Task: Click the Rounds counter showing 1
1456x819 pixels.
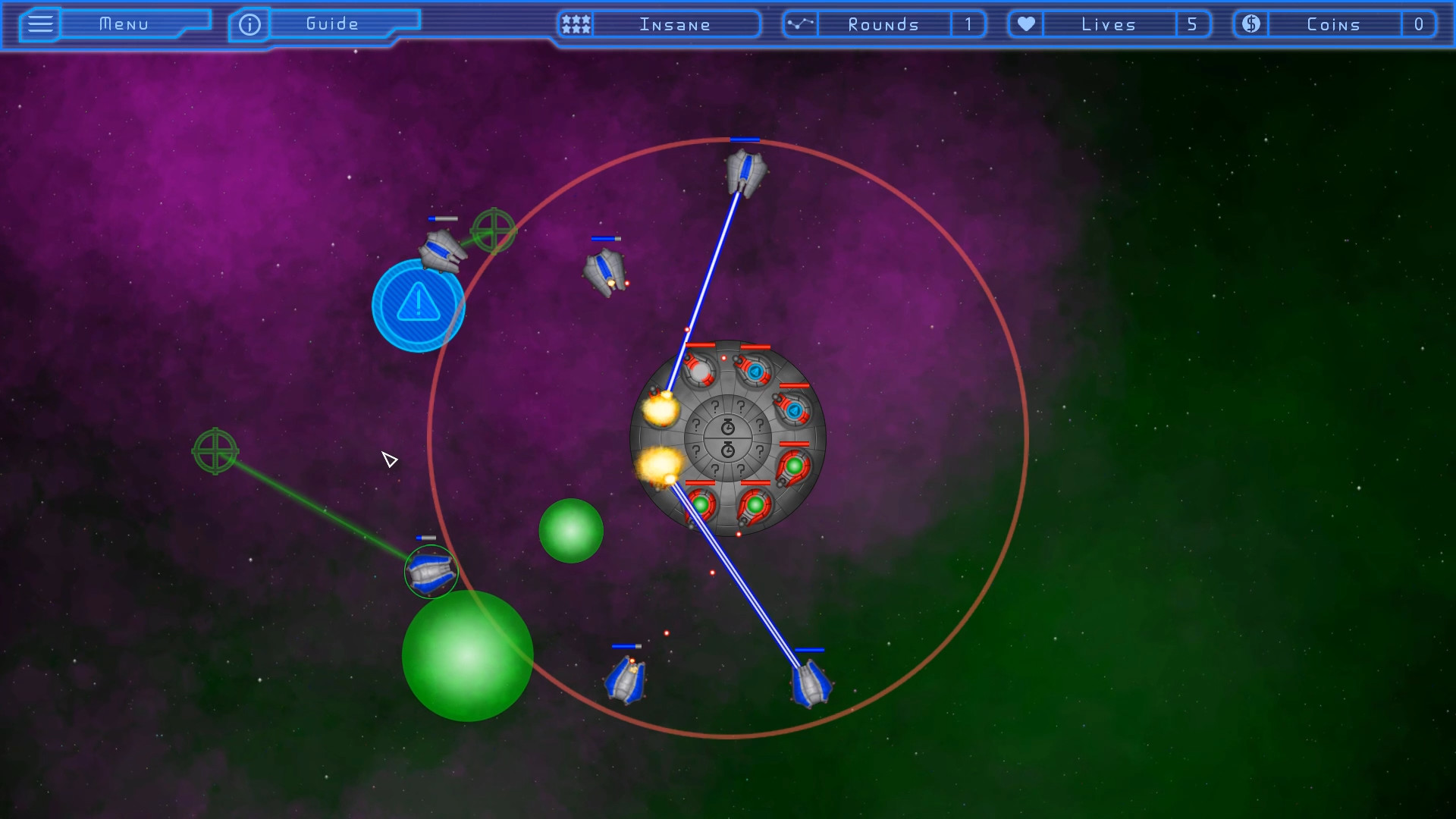Action: tap(969, 24)
